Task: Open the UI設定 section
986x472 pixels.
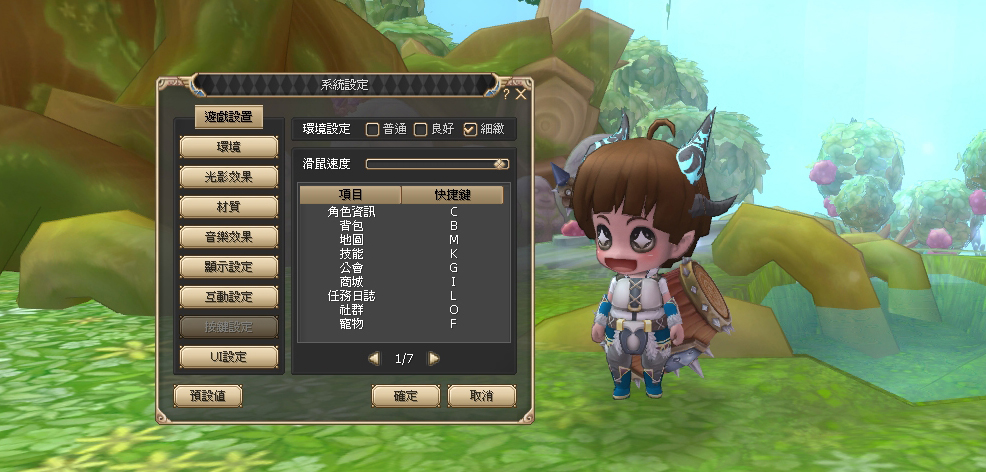Action: pos(228,357)
